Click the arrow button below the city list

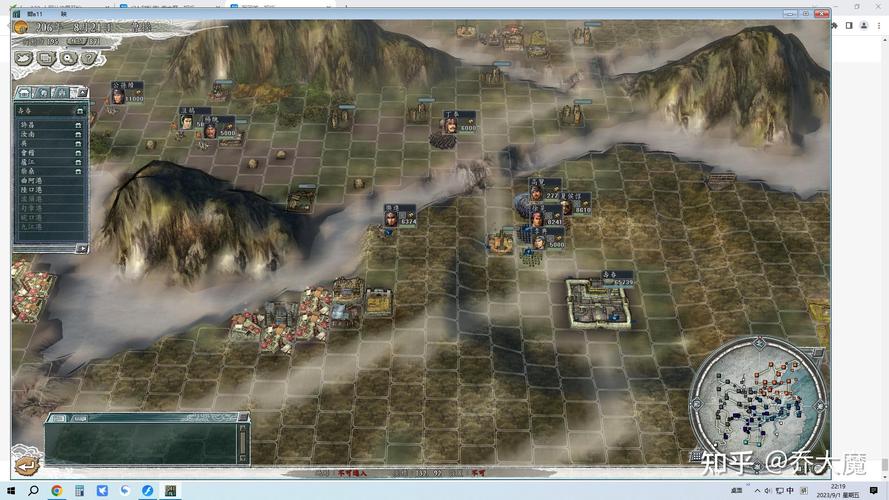[x=81, y=248]
